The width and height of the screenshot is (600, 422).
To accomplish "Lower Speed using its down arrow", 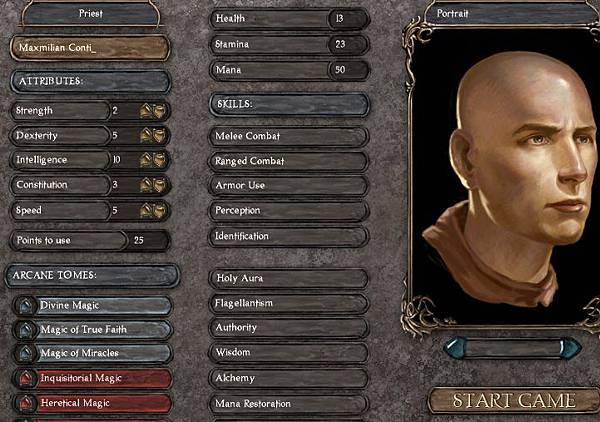I will click(x=158, y=211).
